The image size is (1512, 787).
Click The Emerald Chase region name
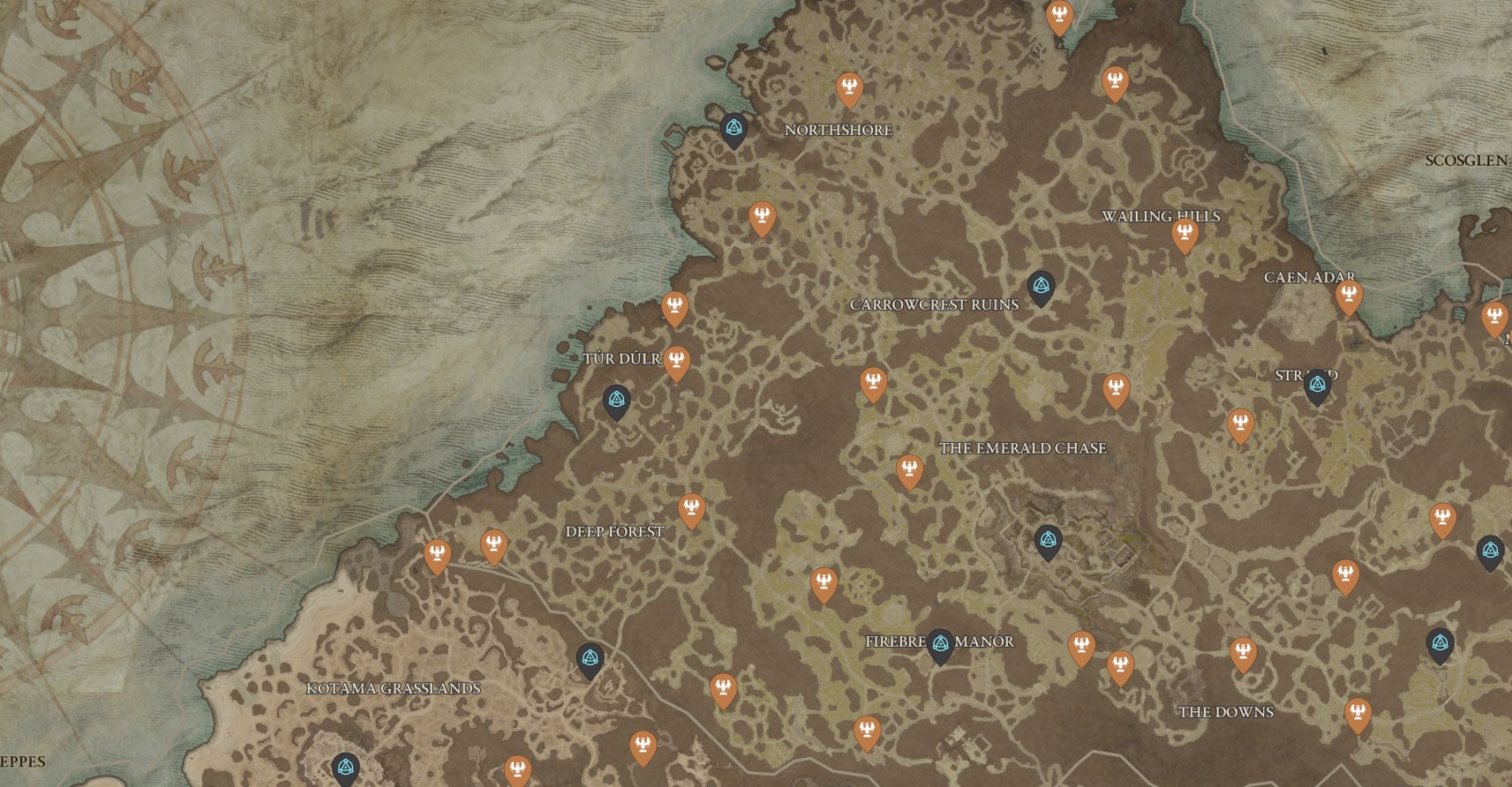(1023, 447)
